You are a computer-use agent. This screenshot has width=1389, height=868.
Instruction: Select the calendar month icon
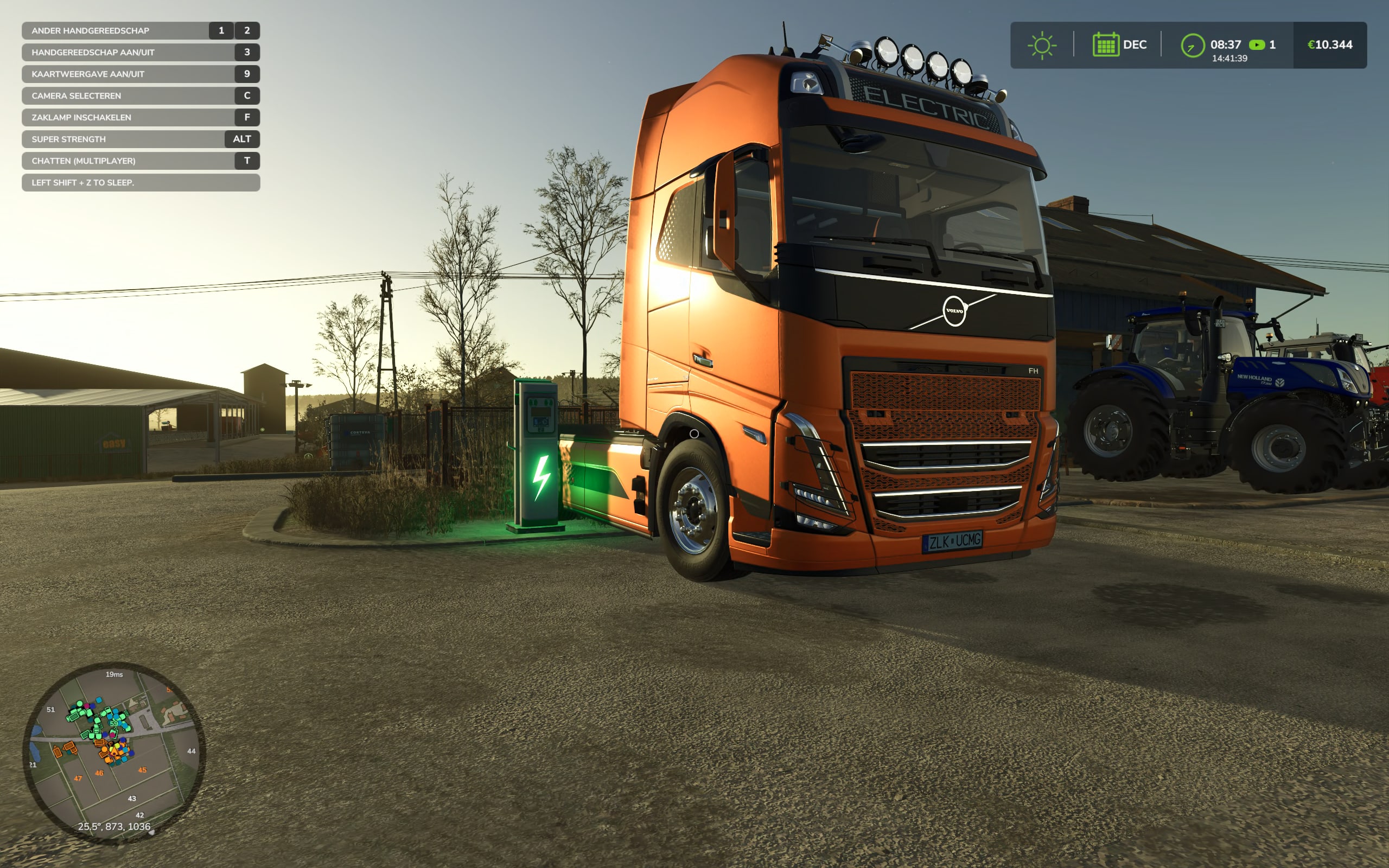[1105, 45]
